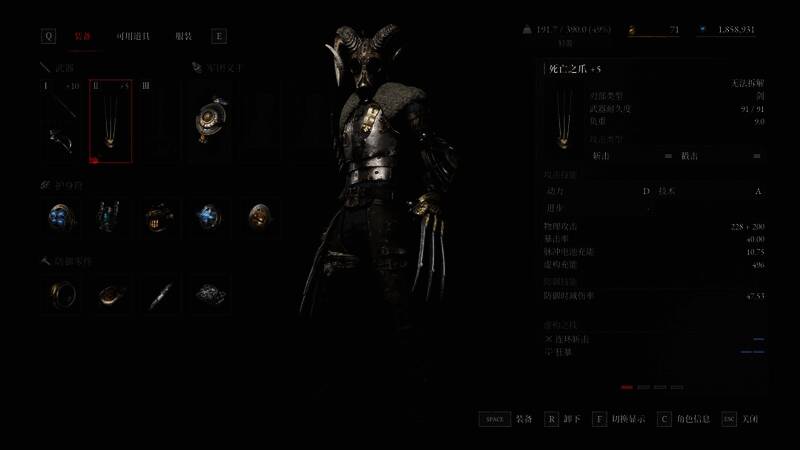Select the empty weapon slot III
Viewport: 800px width, 450px height.
tap(158, 121)
